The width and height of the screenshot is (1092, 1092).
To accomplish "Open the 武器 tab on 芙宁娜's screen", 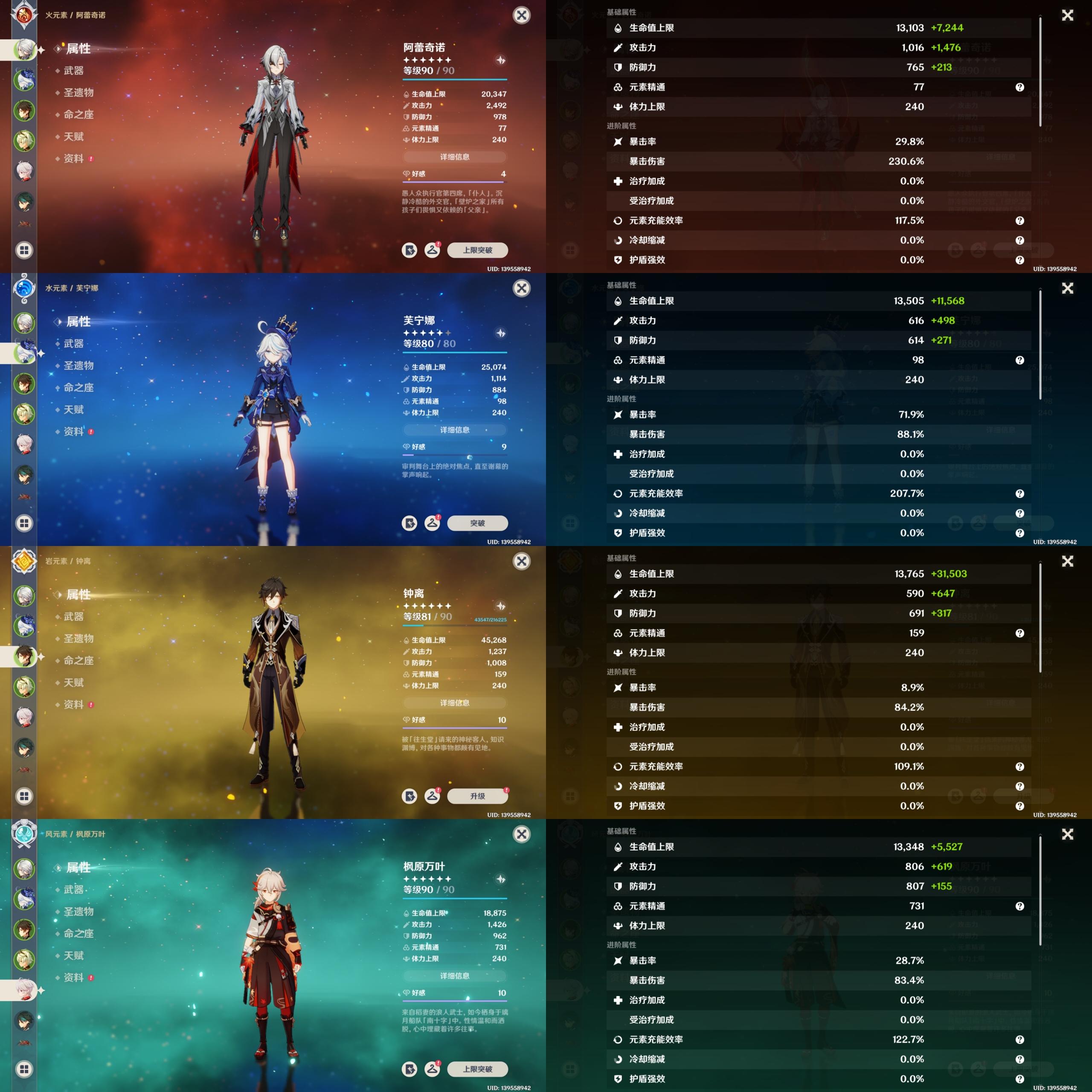I will coord(73,344).
